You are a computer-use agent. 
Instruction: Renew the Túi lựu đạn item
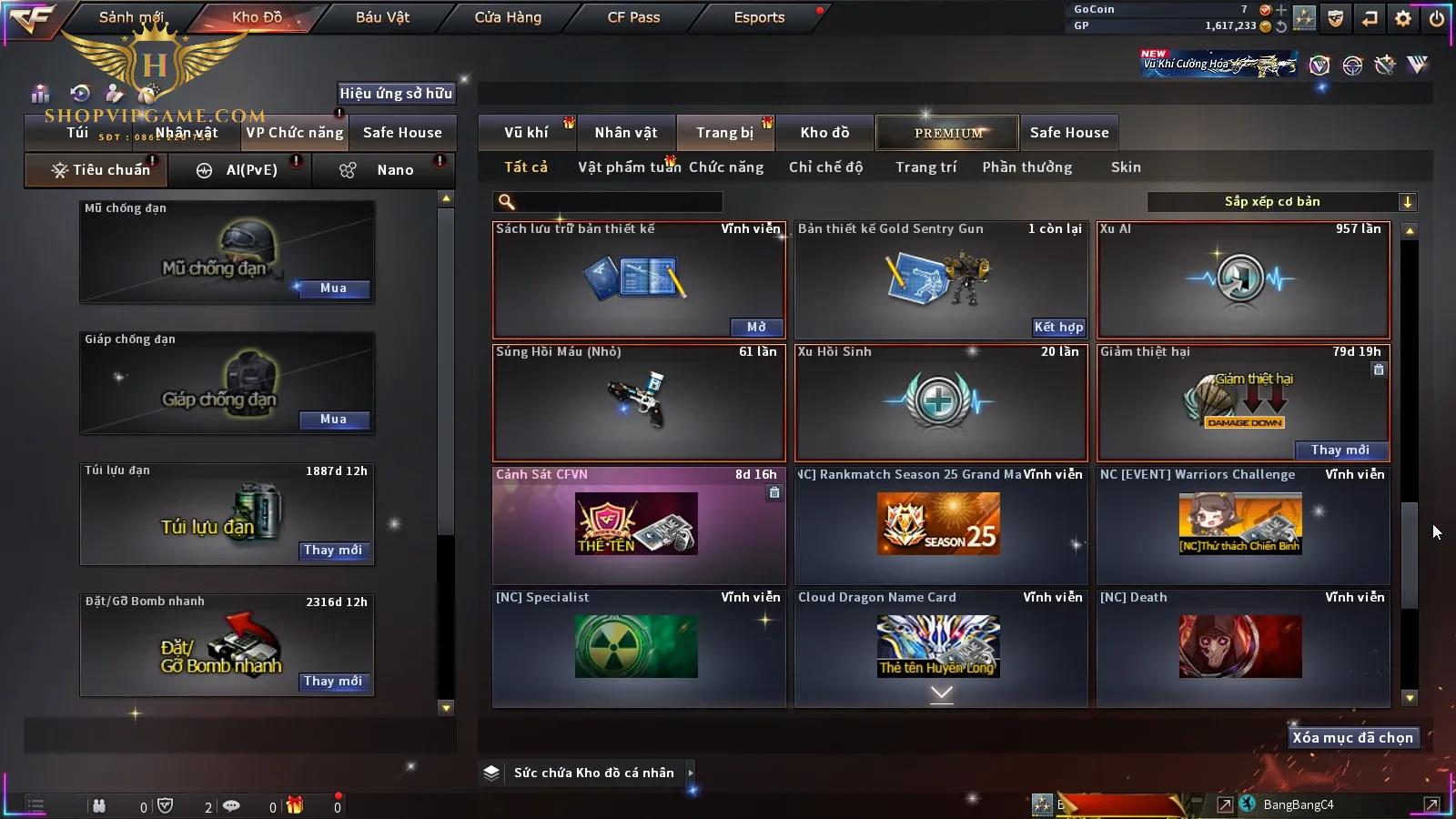333,551
